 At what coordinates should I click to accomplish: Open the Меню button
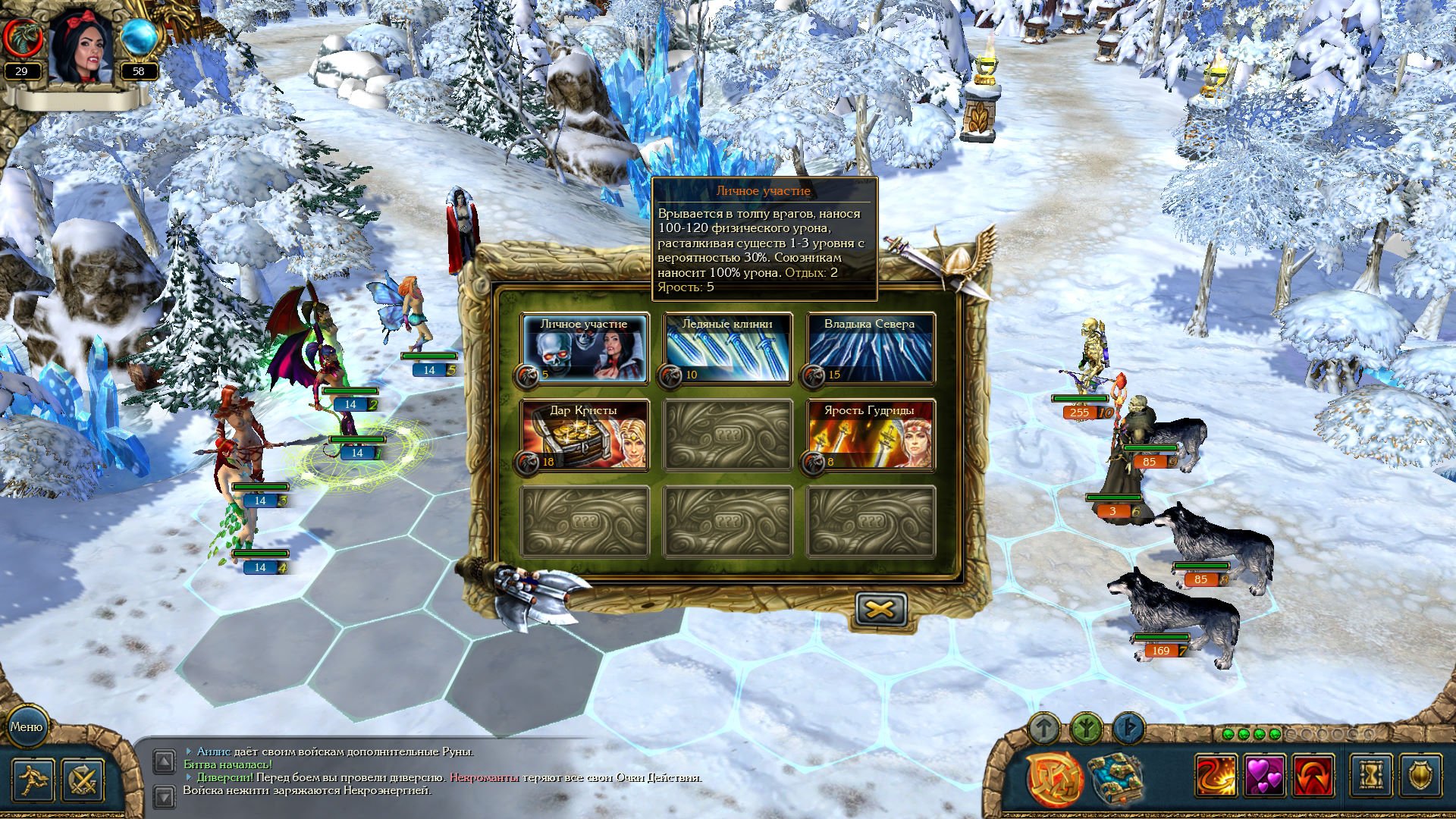coord(27,726)
